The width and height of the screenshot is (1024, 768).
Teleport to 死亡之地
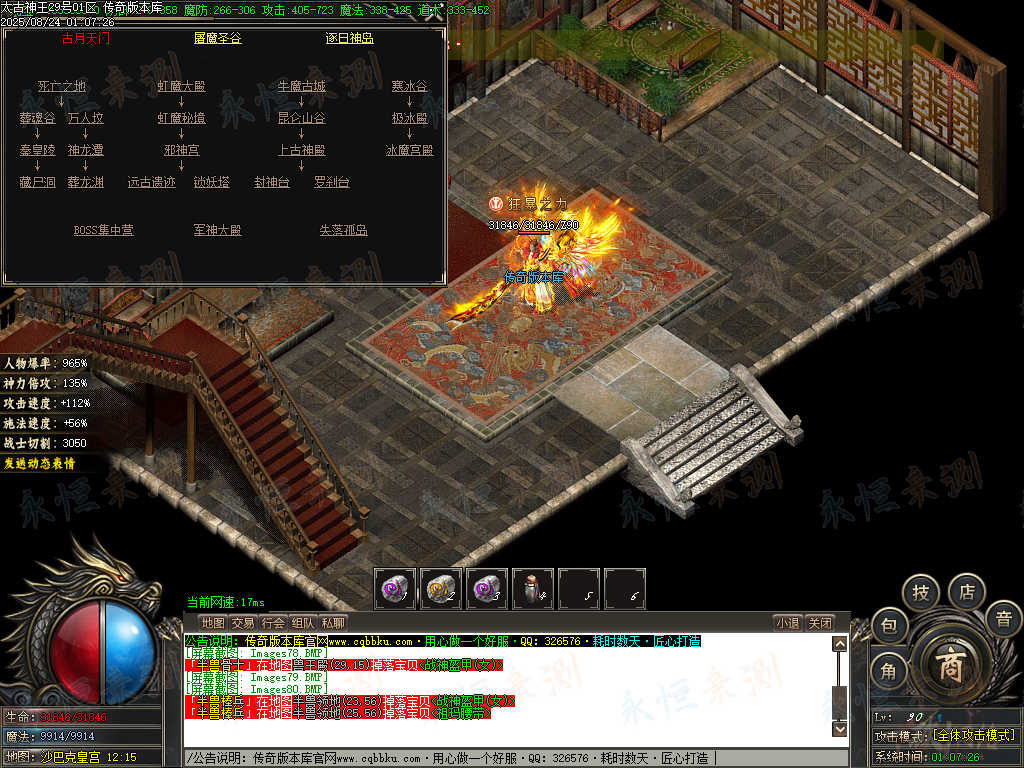tap(62, 86)
